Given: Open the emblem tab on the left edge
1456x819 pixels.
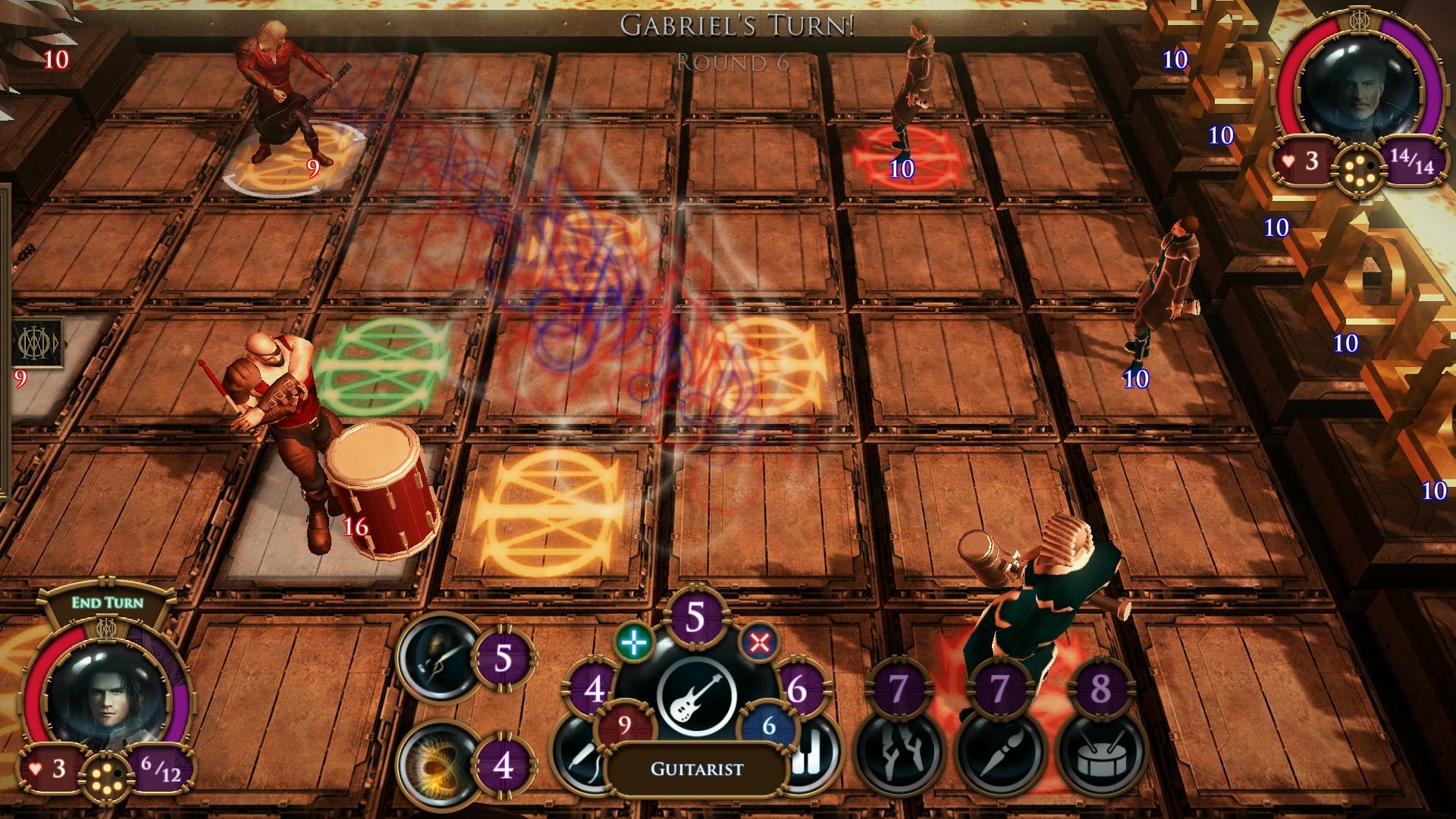Looking at the screenshot, I should click(38, 343).
